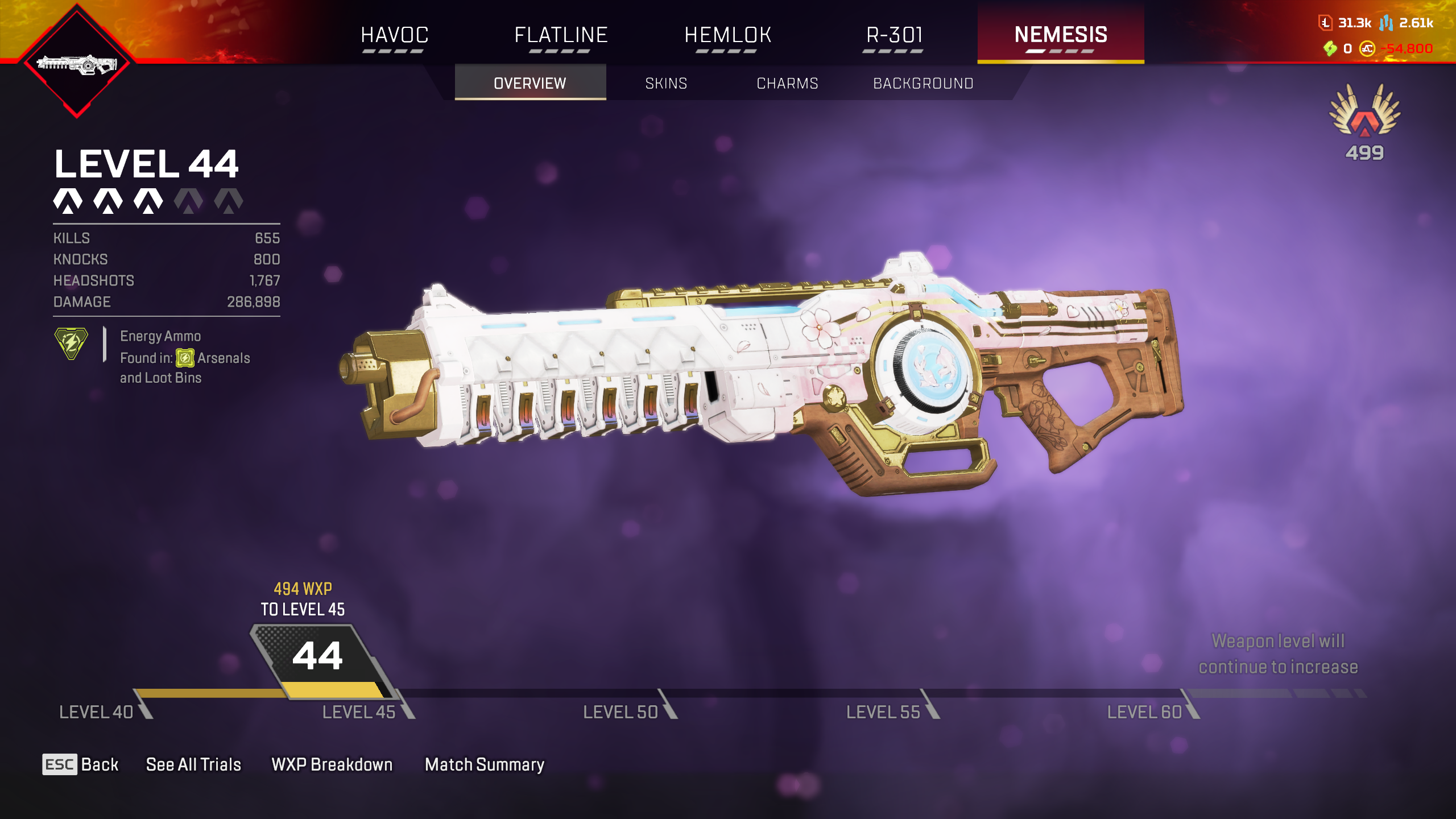Show the WXP Breakdown
The height and width of the screenshot is (819, 1456).
coord(332,764)
